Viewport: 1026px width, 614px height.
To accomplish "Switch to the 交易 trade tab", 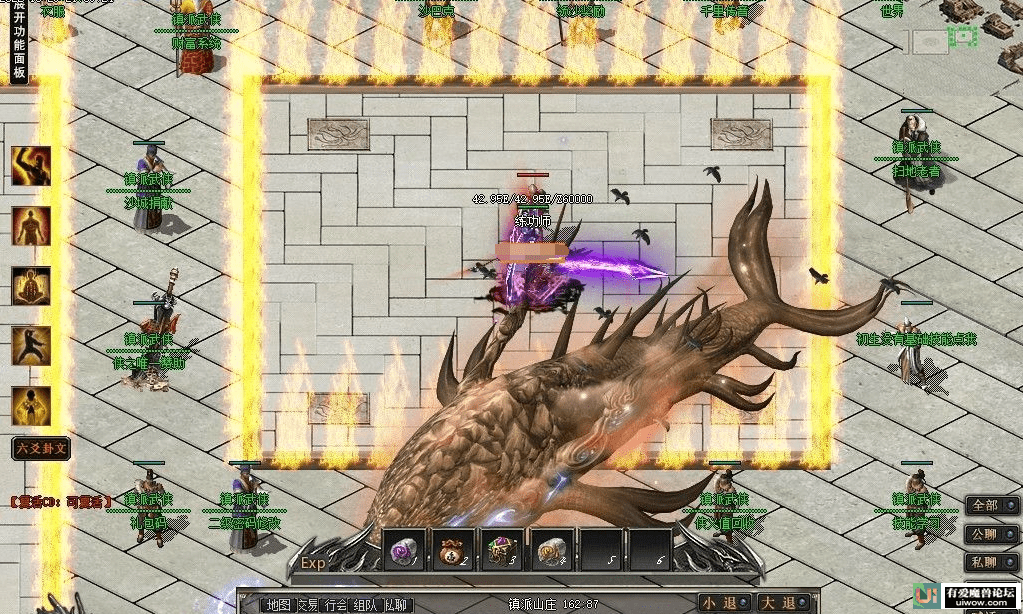I will click(309, 604).
